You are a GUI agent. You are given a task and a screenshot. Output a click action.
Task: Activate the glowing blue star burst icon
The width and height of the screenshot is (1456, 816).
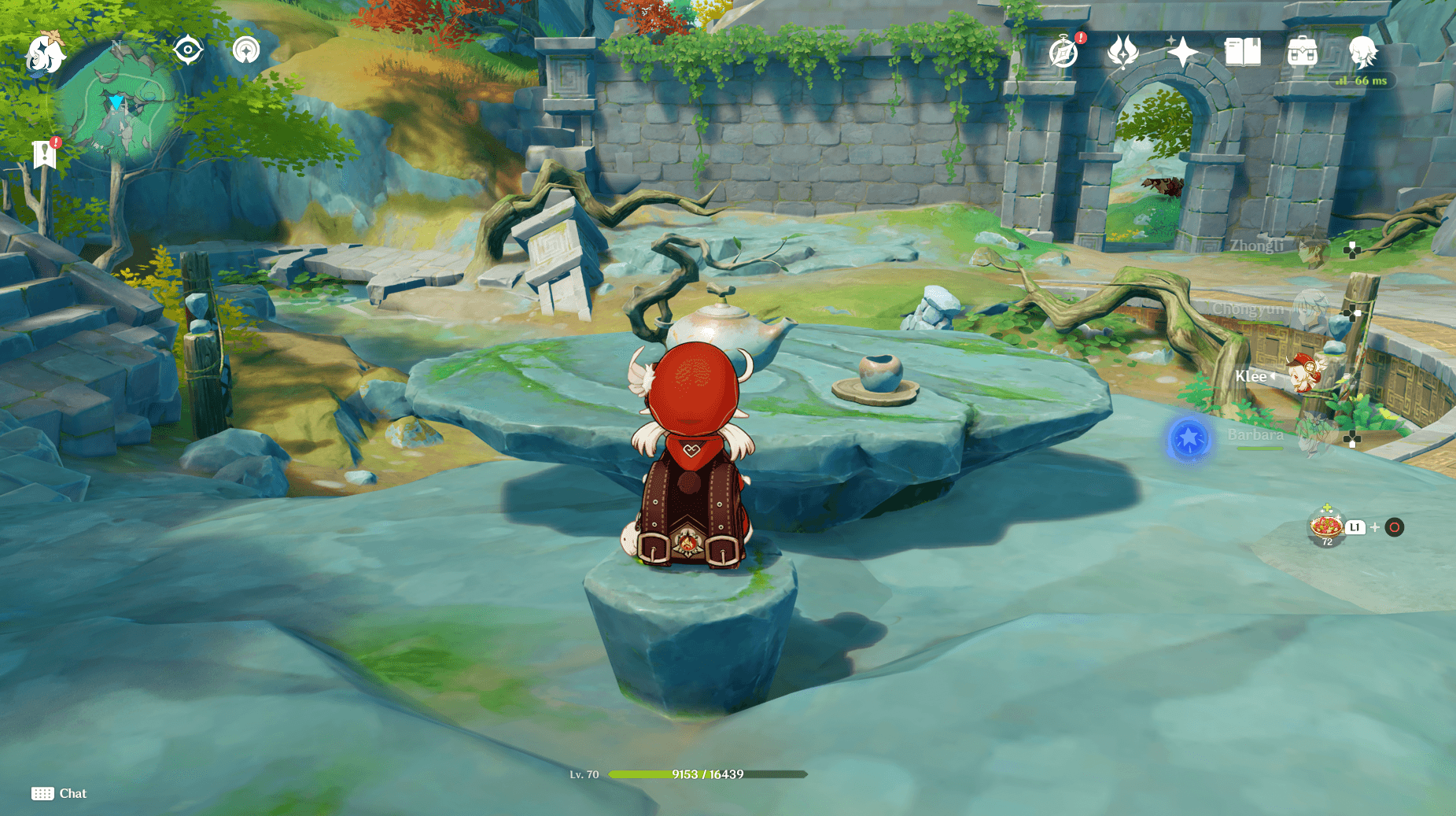pos(1189,438)
